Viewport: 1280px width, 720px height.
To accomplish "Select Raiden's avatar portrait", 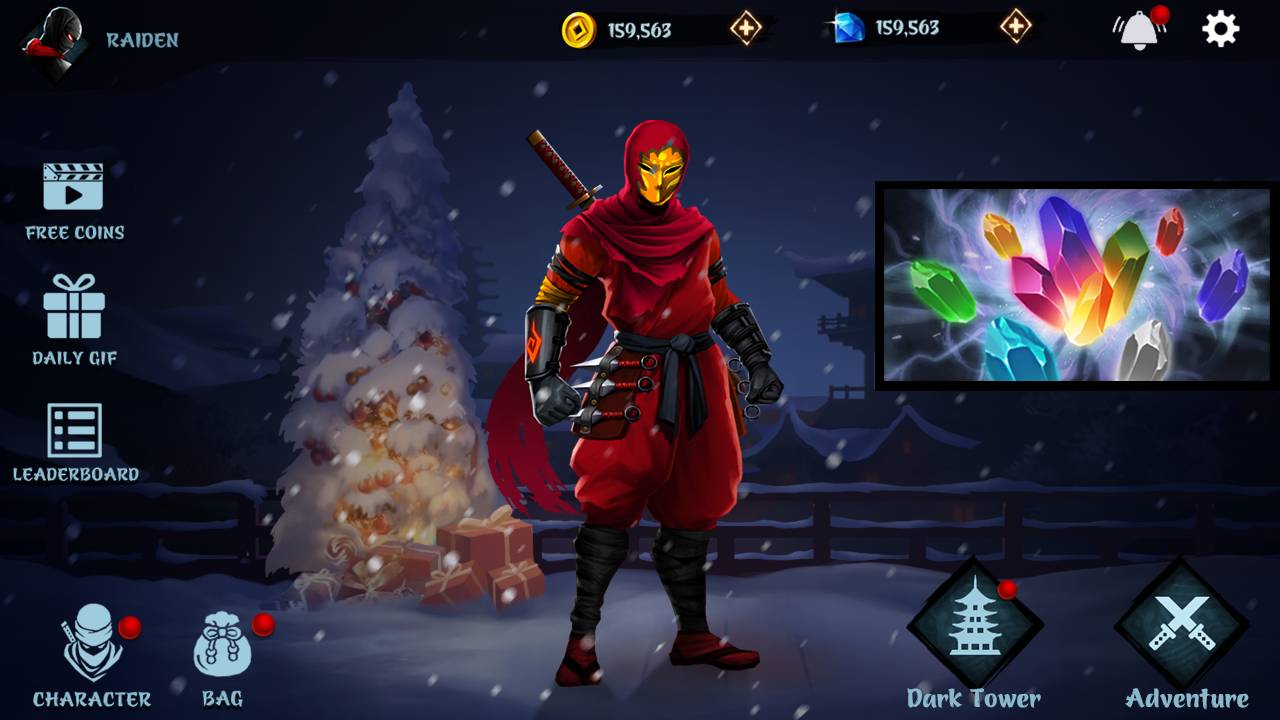I will [x=55, y=45].
